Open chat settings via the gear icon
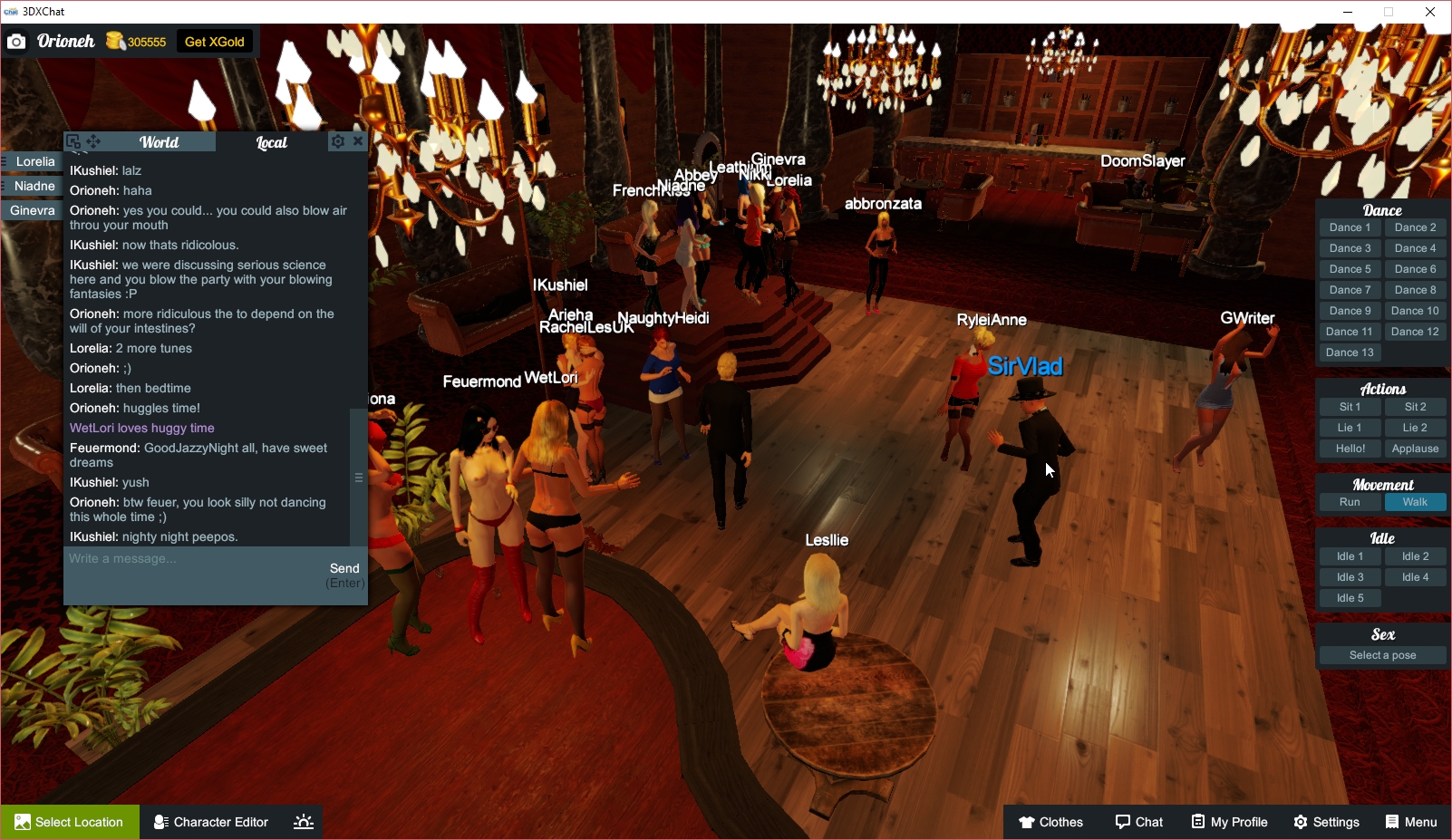The image size is (1452, 840). tap(337, 140)
